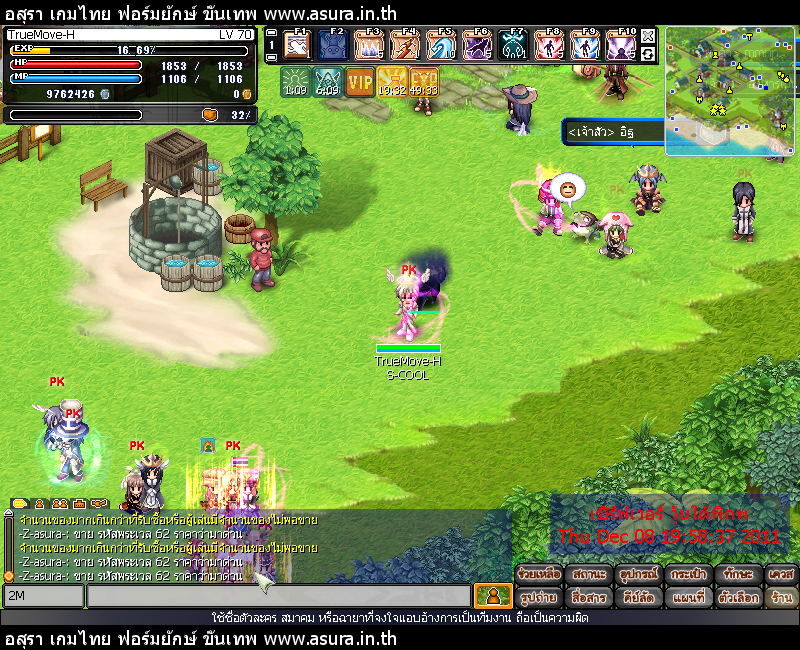The width and height of the screenshot is (800, 650).
Task: Open the อุปกรณ์ (equipment) window
Action: coord(638,575)
